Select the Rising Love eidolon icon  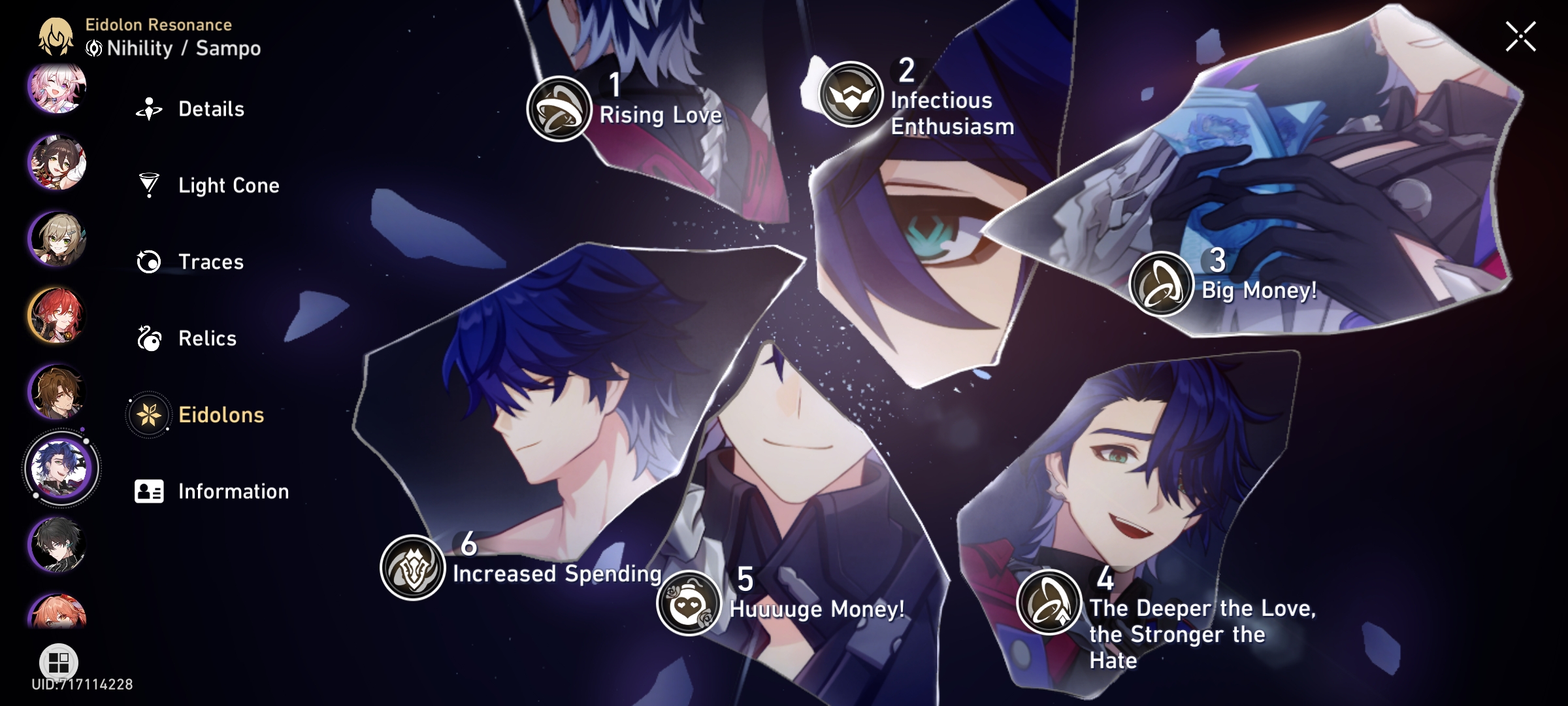tap(559, 108)
